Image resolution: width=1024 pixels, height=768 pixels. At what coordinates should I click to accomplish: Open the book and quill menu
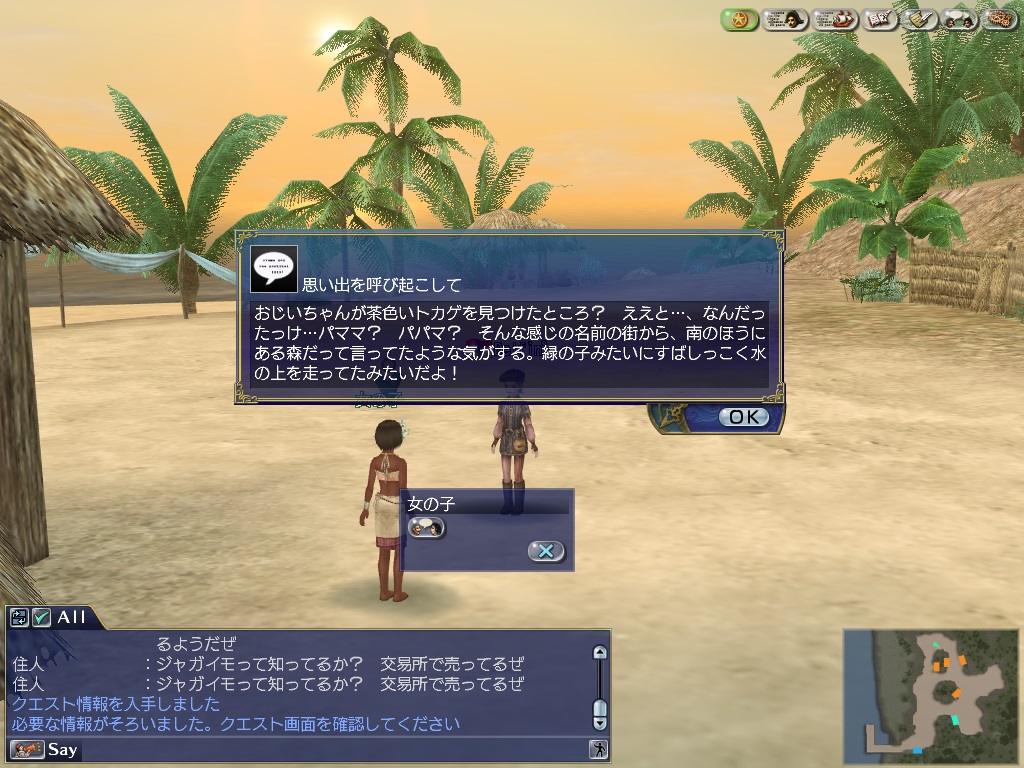(x=881, y=19)
